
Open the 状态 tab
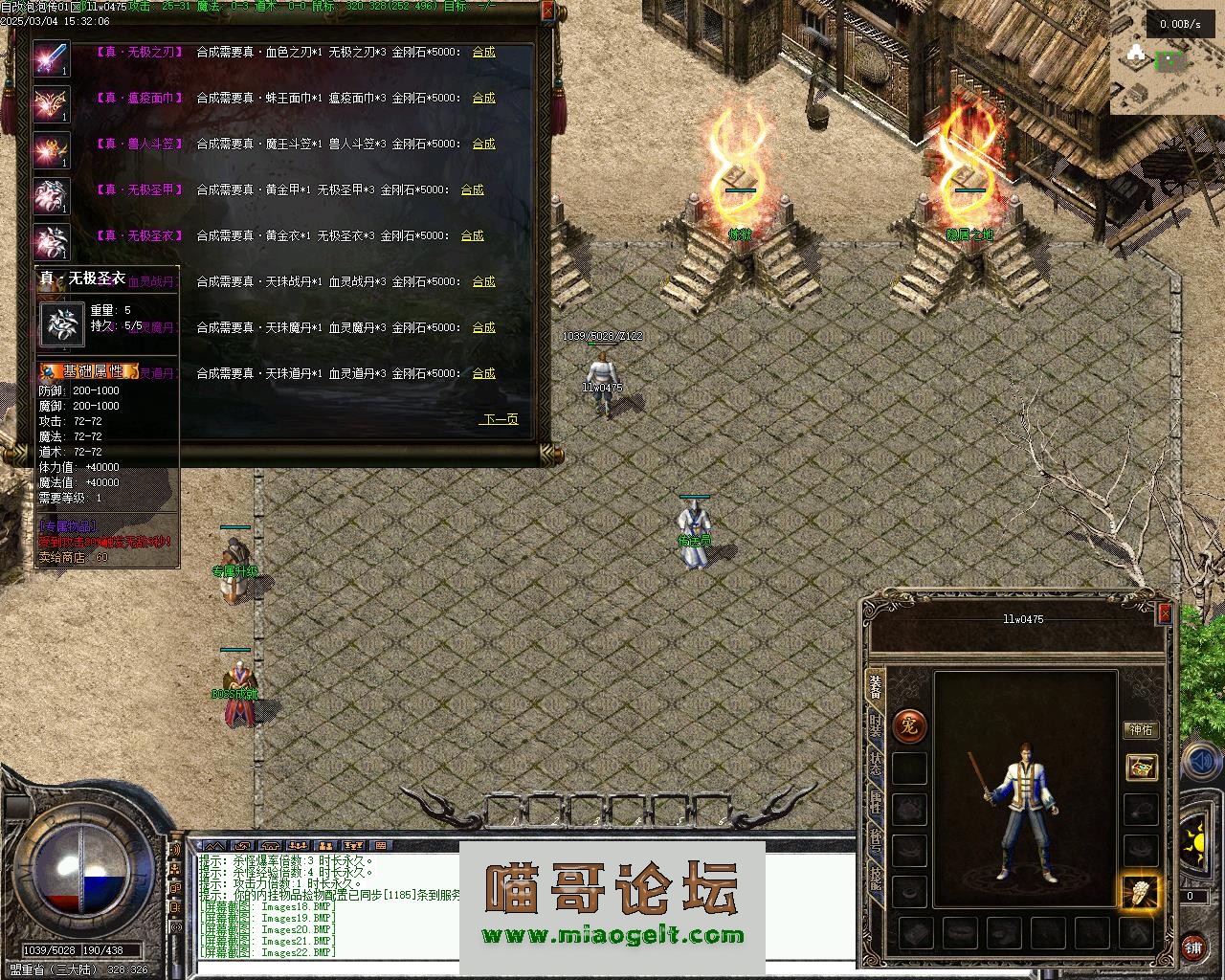(x=875, y=763)
